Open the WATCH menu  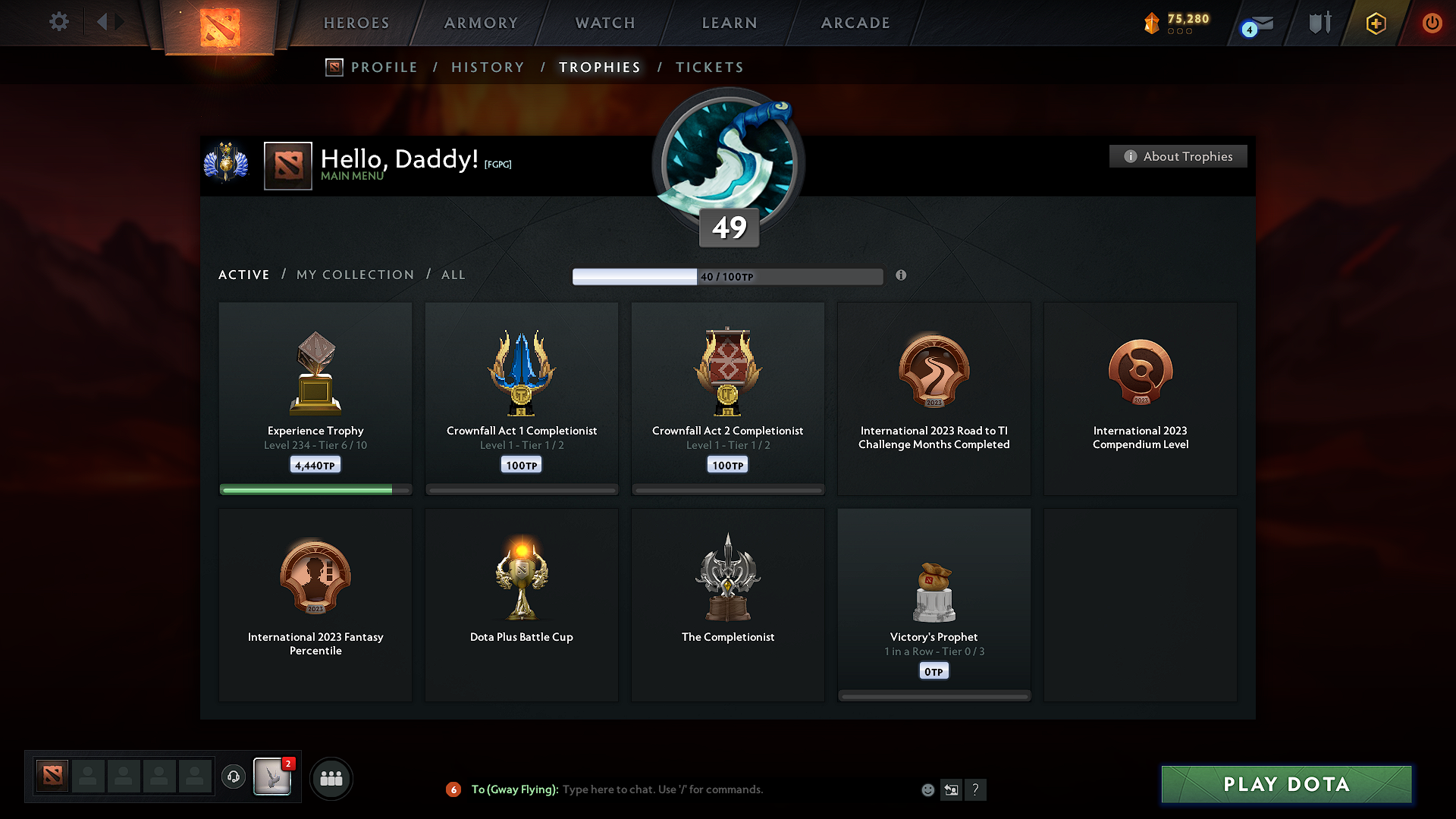(604, 23)
